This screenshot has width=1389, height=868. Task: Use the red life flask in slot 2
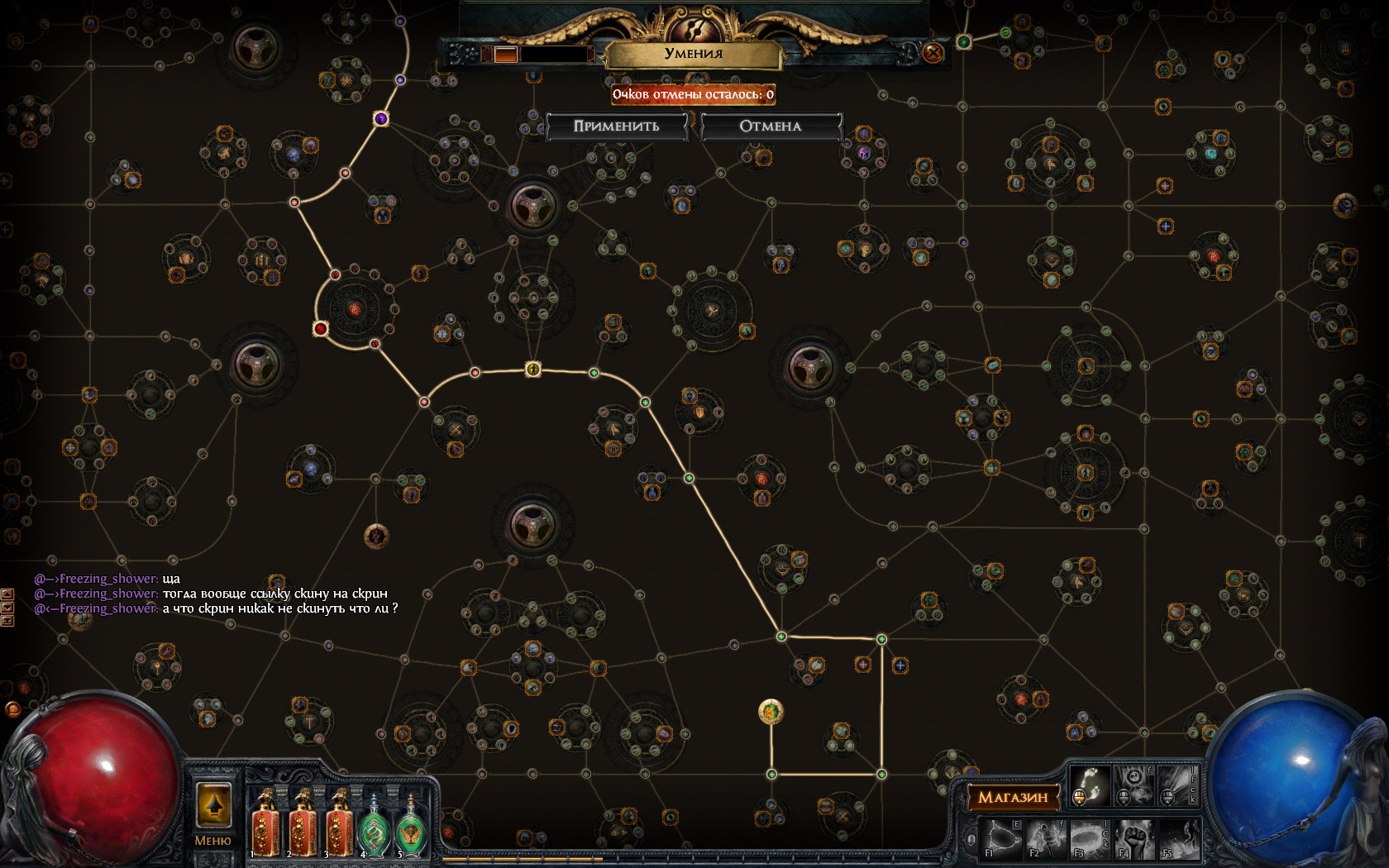(302, 823)
